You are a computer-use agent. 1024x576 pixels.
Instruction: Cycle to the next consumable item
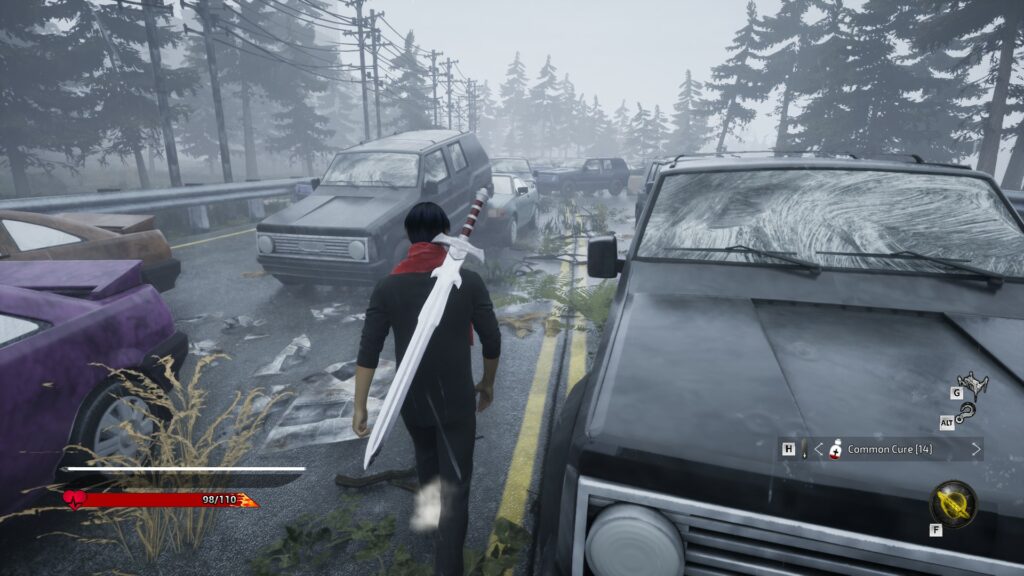coord(976,449)
